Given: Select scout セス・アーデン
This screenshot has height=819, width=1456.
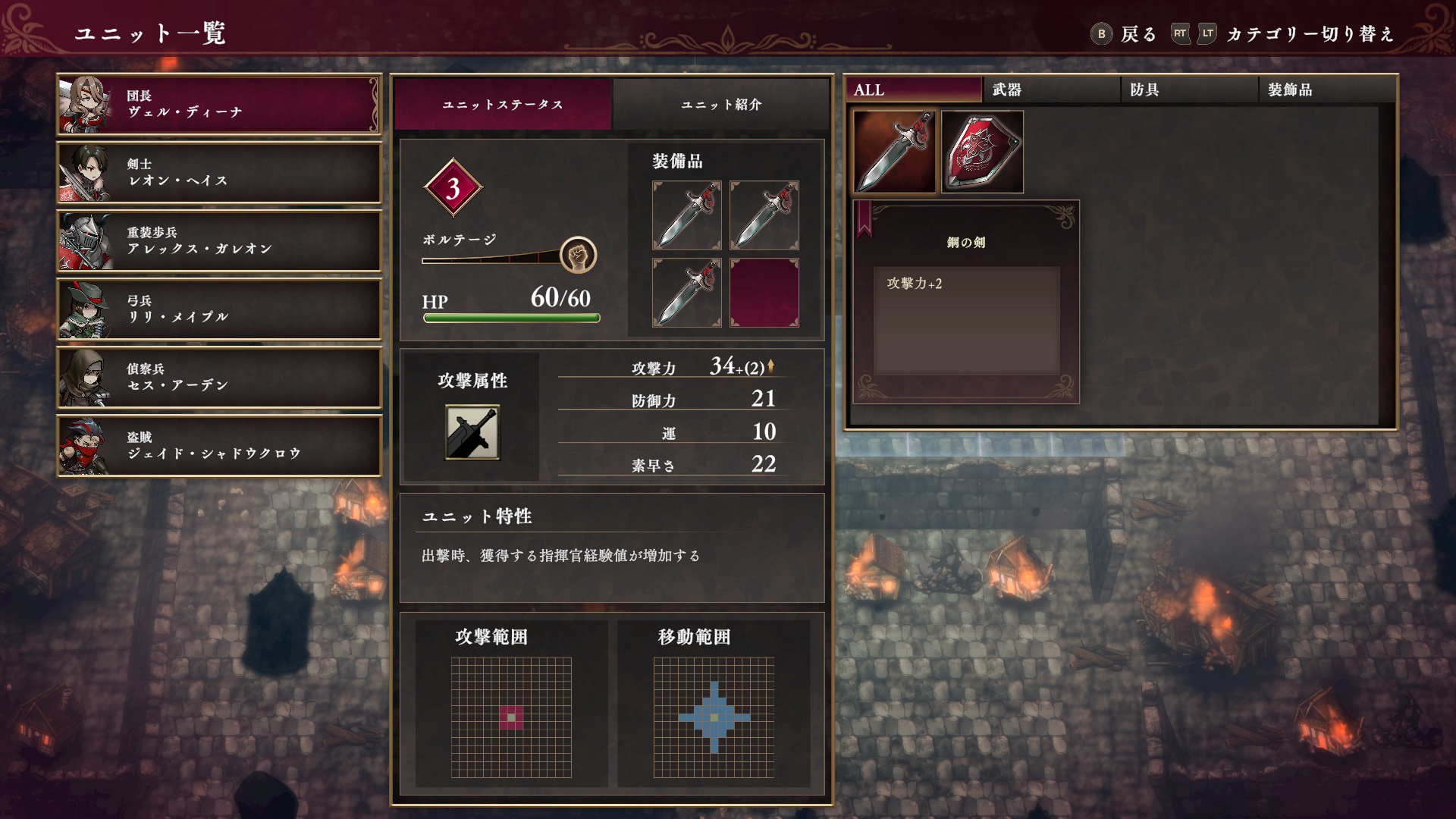Looking at the screenshot, I should click(218, 378).
